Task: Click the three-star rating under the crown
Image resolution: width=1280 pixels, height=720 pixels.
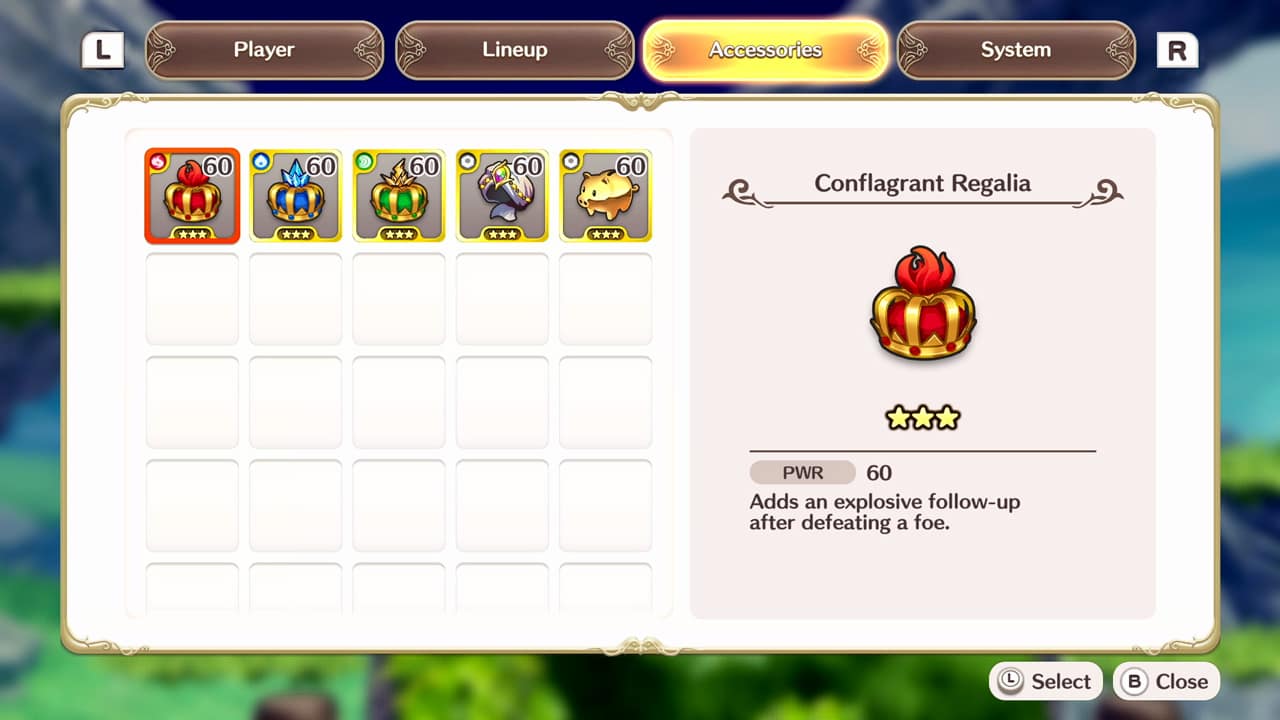Action: click(x=921, y=417)
